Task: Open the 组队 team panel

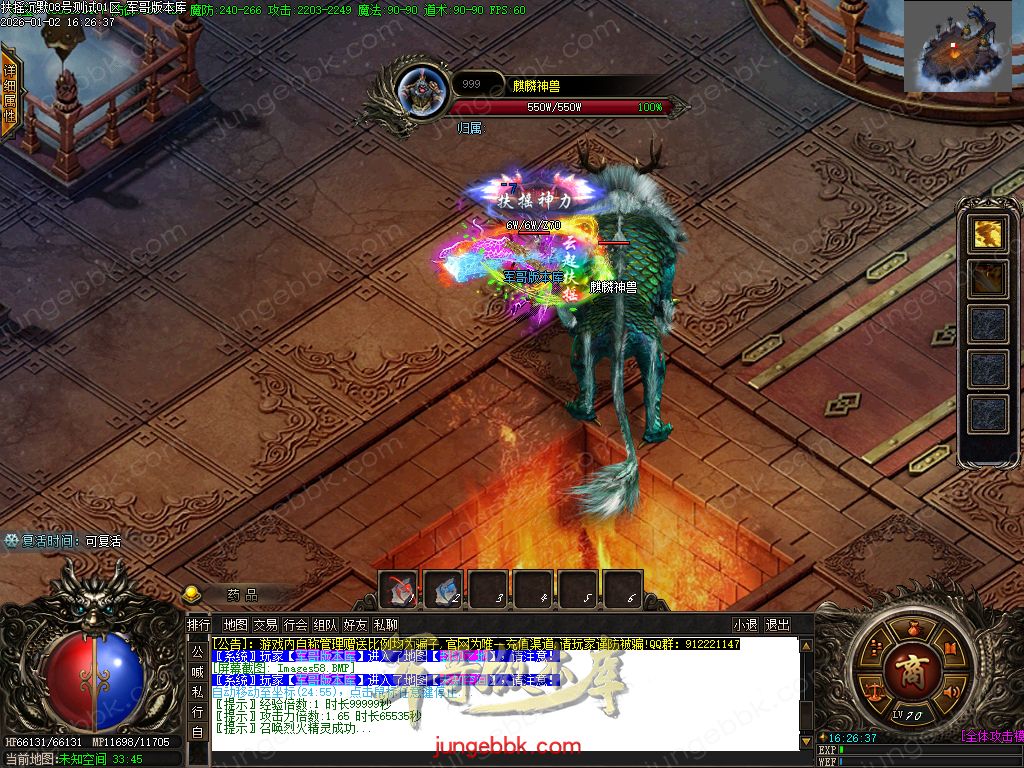Action: pyautogui.click(x=325, y=624)
